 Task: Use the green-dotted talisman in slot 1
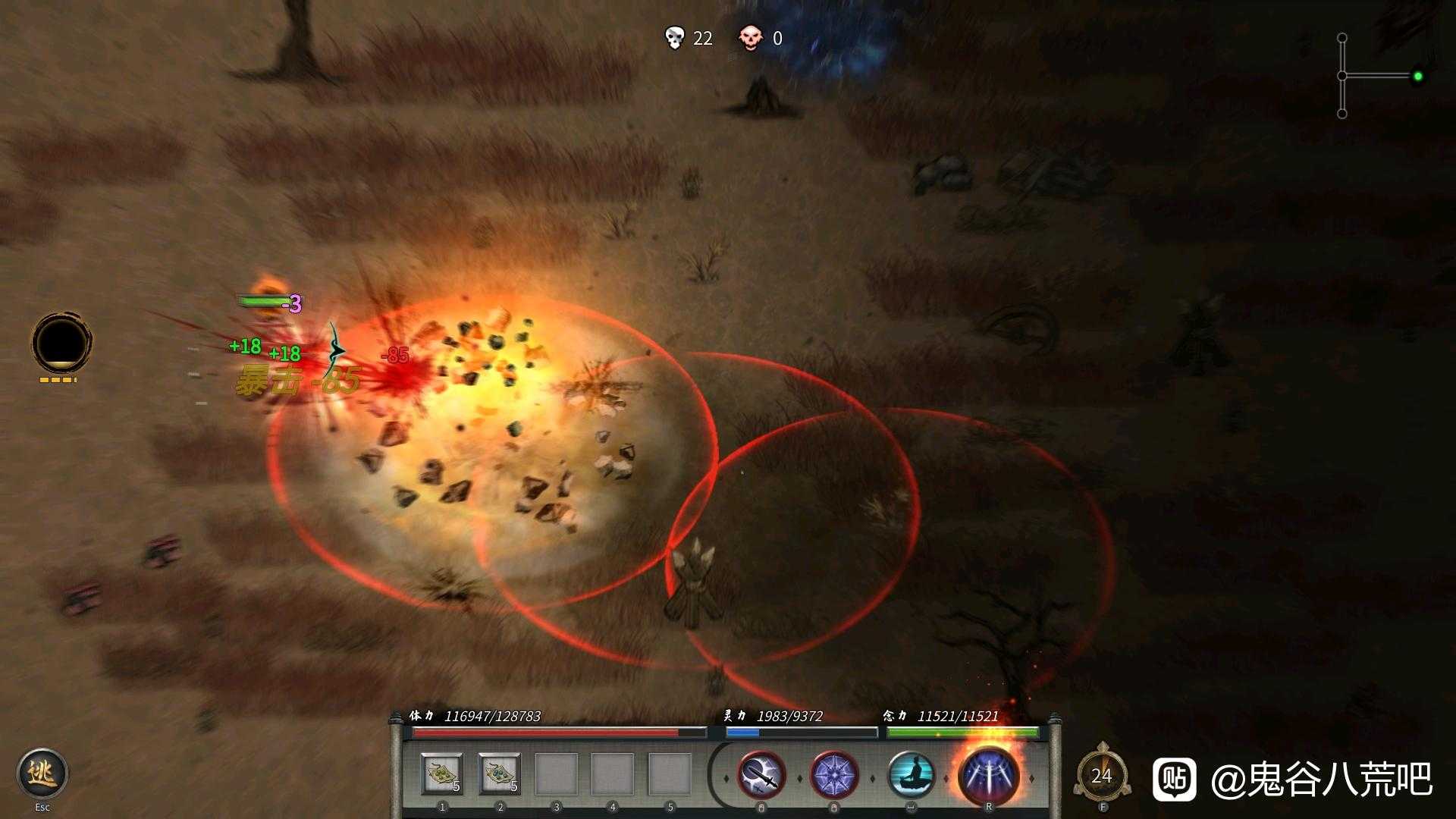442,774
